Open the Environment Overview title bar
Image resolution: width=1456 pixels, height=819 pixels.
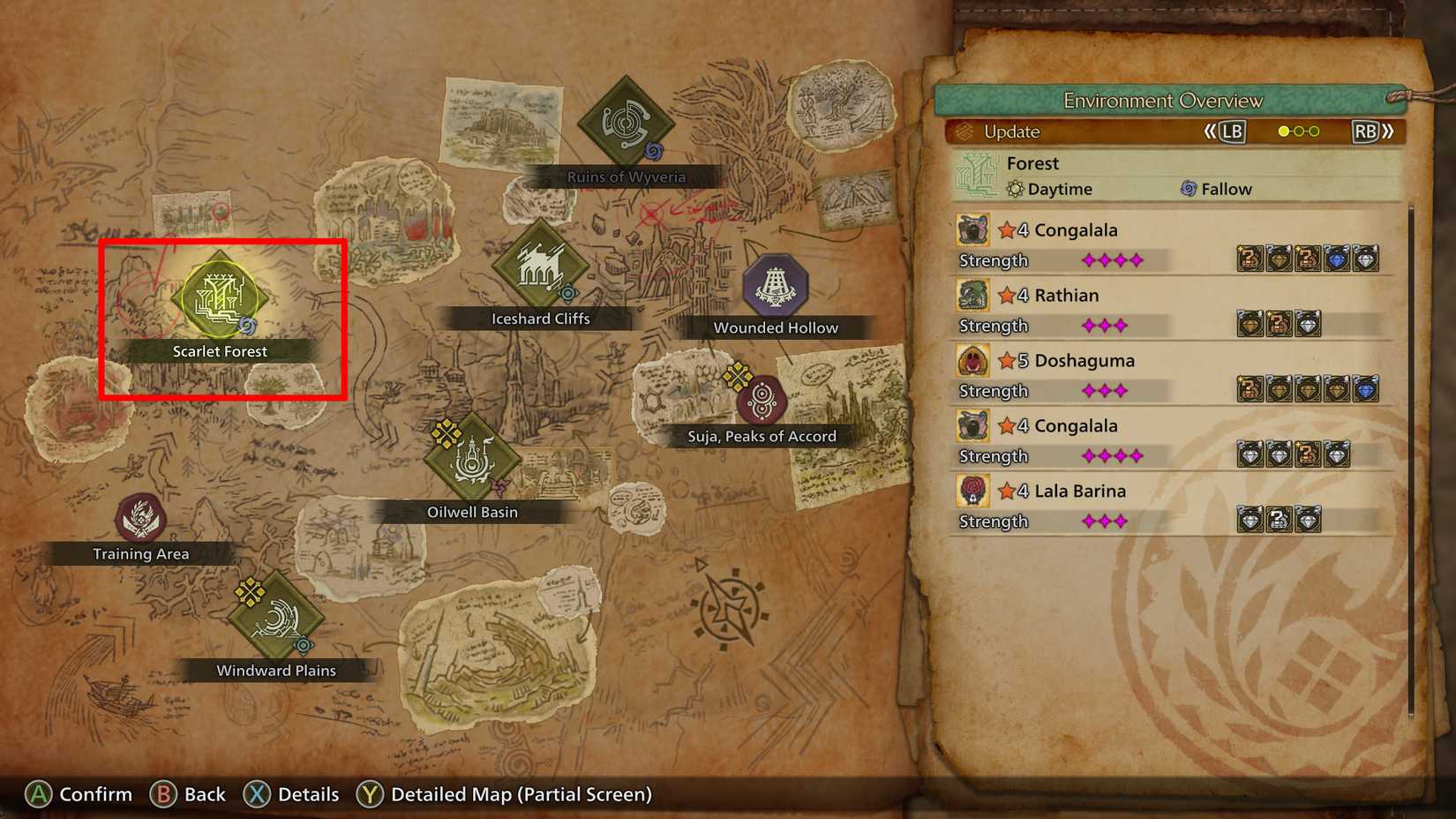(x=1163, y=101)
